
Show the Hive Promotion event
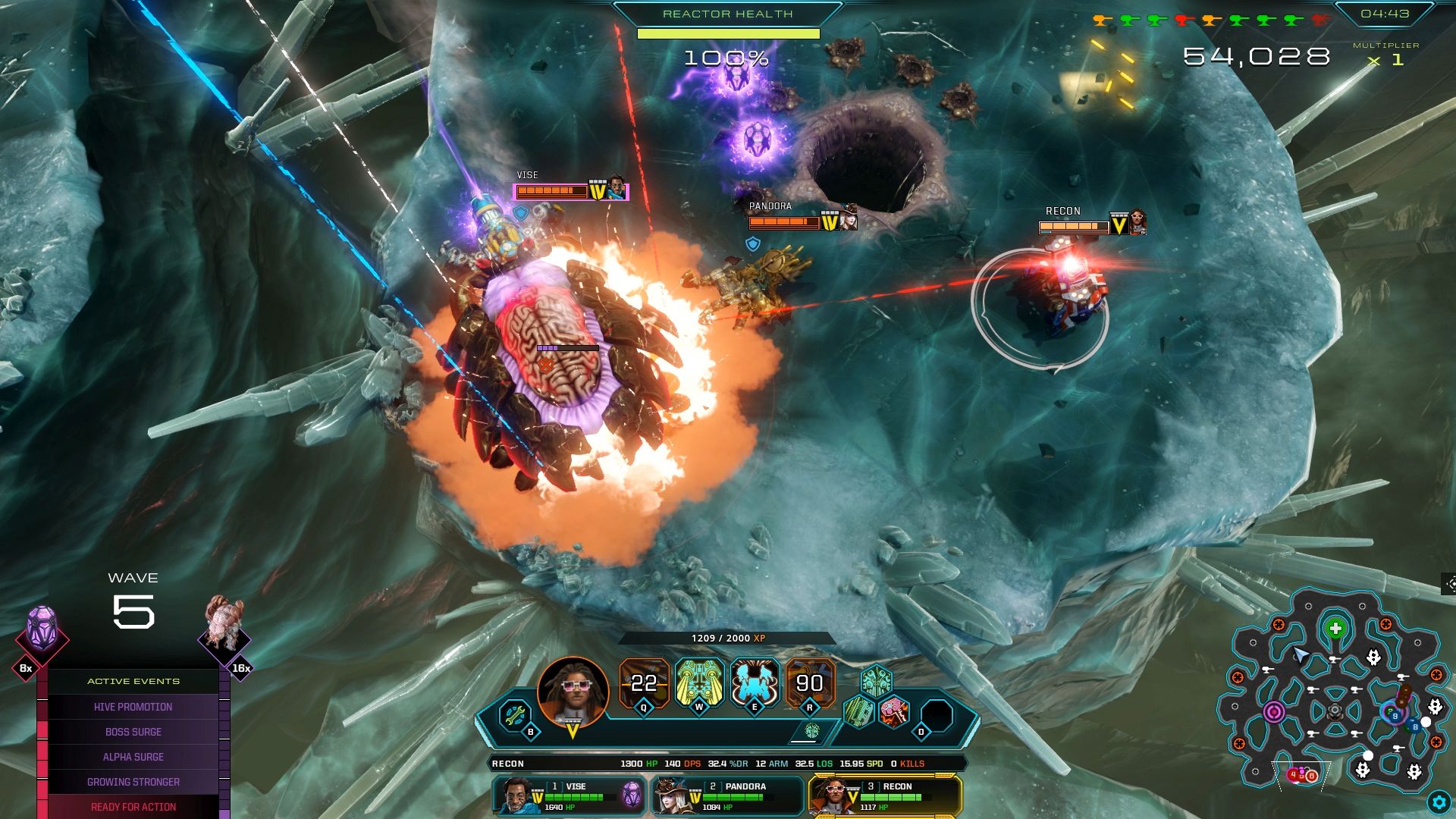click(x=133, y=707)
